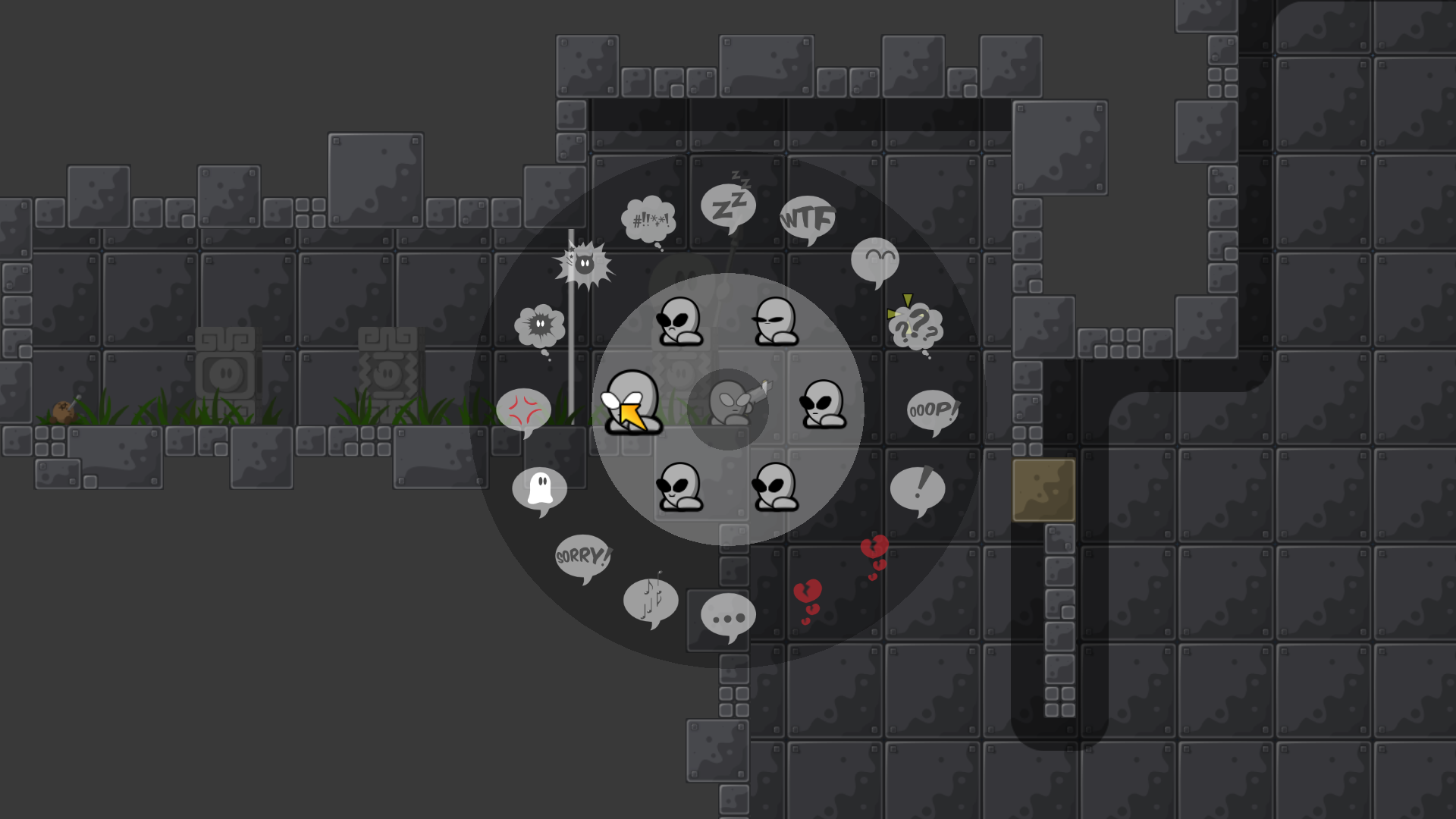Click the brown crate block beside the tunnel

1043,489
